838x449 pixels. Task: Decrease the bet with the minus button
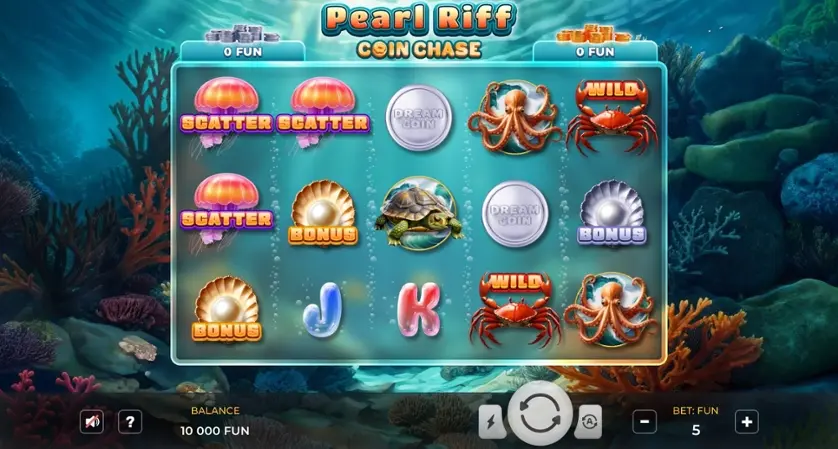(646, 421)
